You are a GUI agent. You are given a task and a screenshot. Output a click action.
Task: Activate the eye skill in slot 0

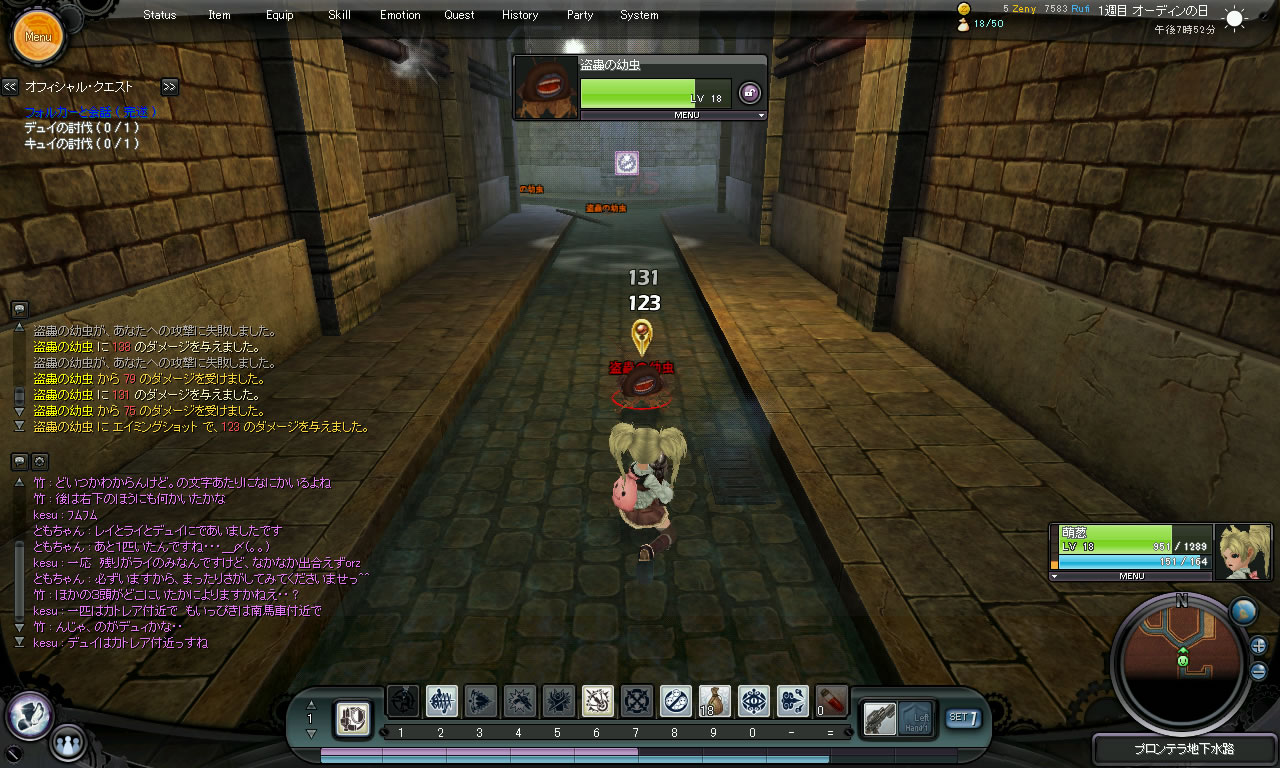(753, 702)
